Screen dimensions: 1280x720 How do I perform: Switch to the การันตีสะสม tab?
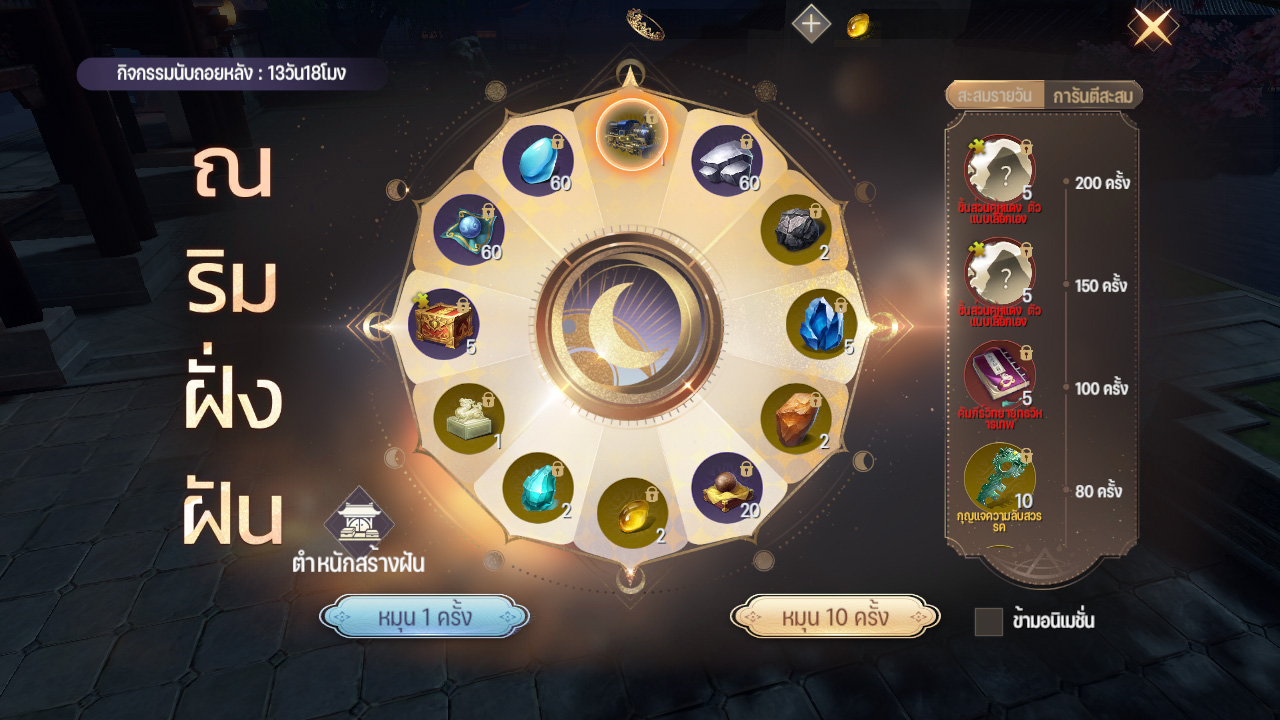coord(1091,96)
